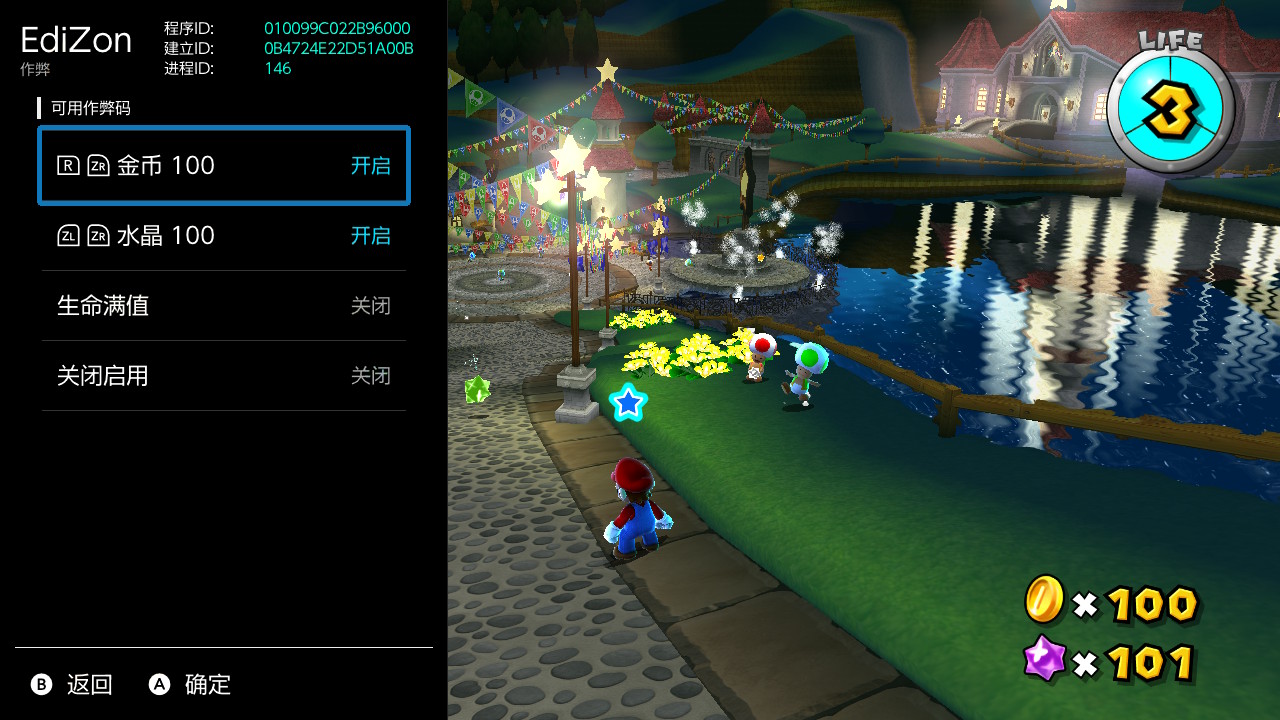
Task: Toggle the 水晶 100 cheat entry
Action: coord(223,236)
